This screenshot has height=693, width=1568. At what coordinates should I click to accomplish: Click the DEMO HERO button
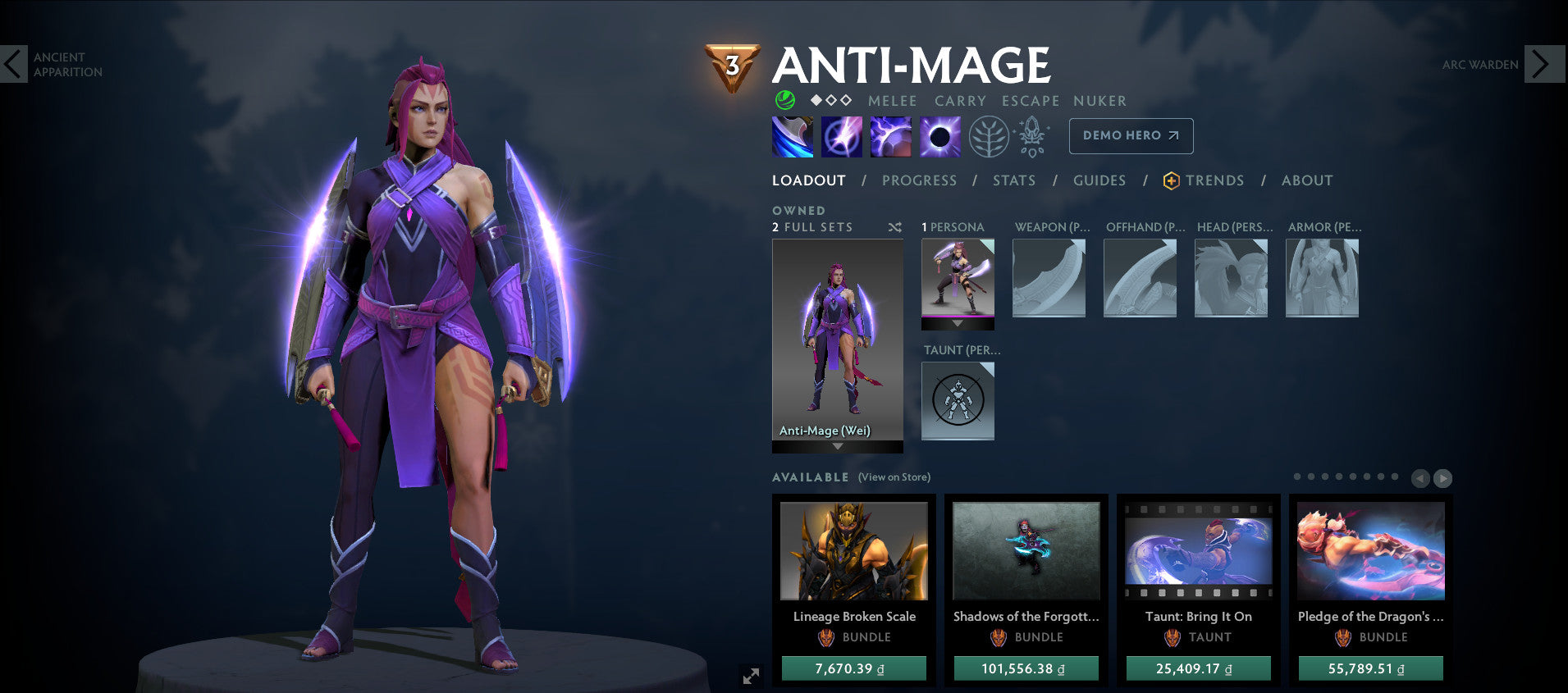pyautogui.click(x=1131, y=135)
